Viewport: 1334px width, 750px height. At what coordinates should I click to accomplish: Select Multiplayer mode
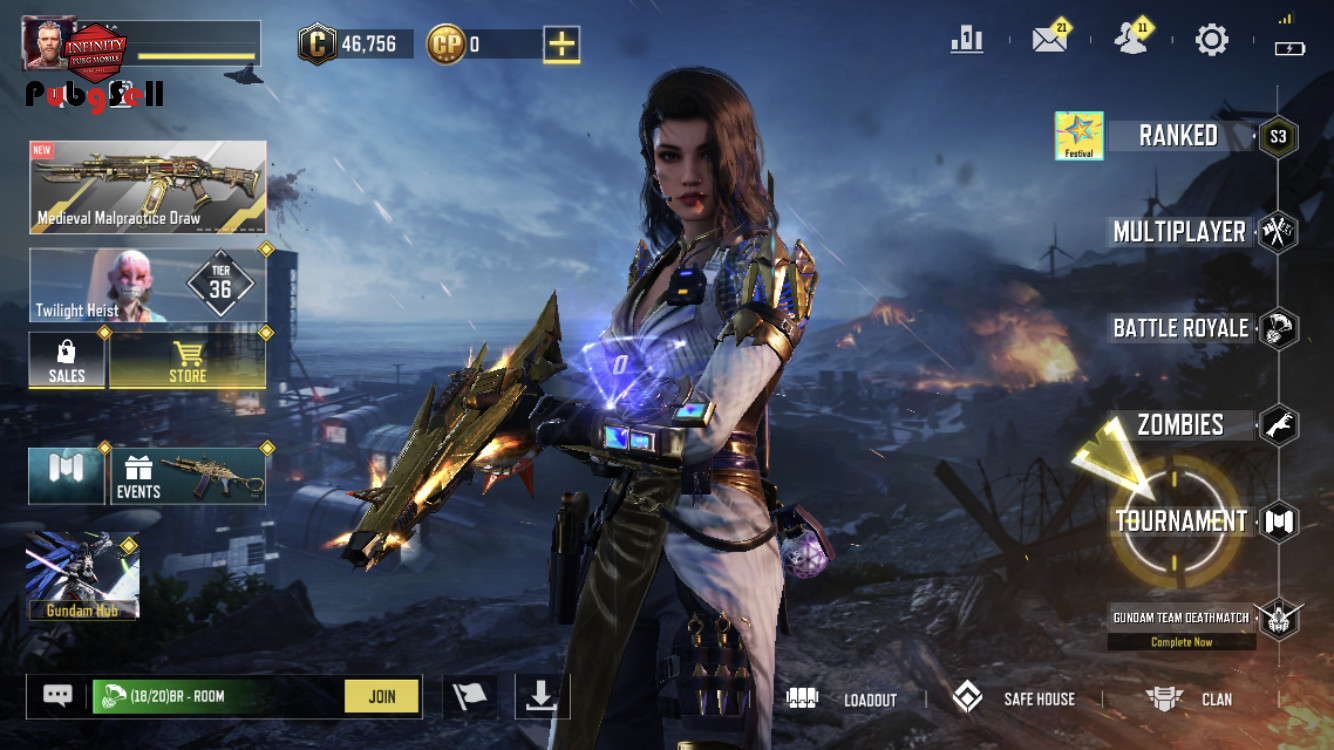point(1180,232)
